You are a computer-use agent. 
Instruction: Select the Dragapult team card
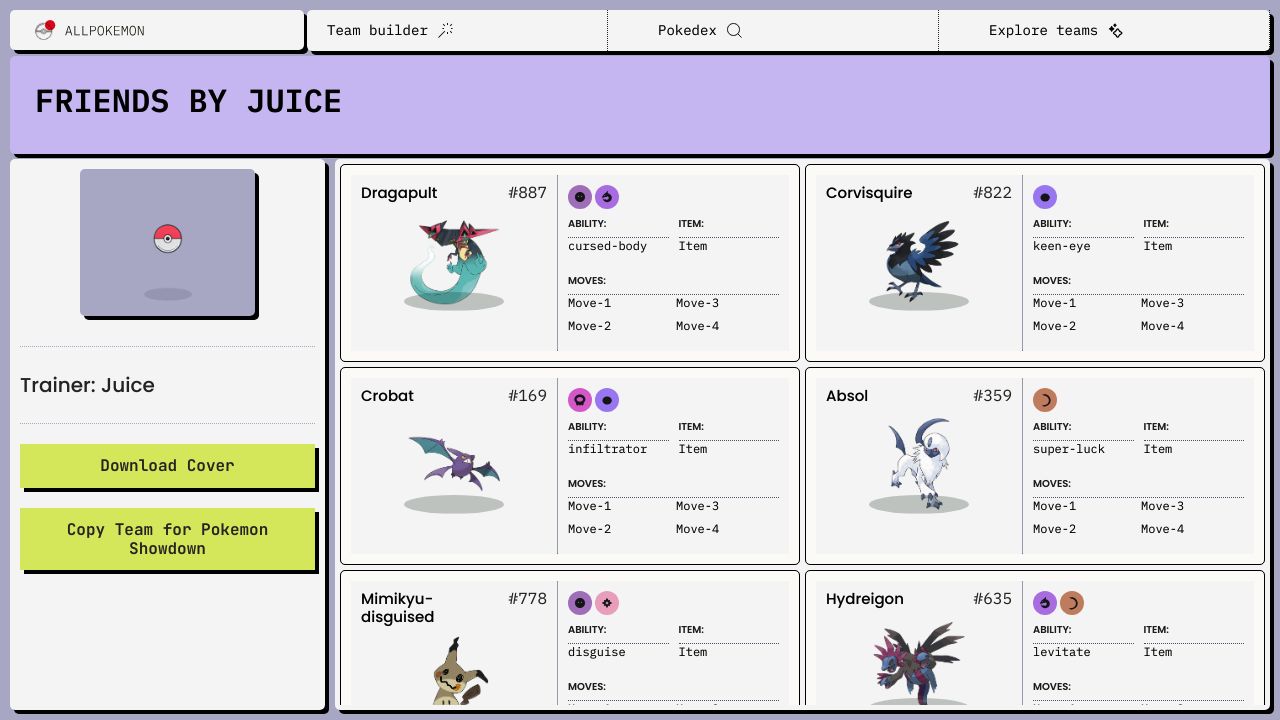tap(569, 262)
